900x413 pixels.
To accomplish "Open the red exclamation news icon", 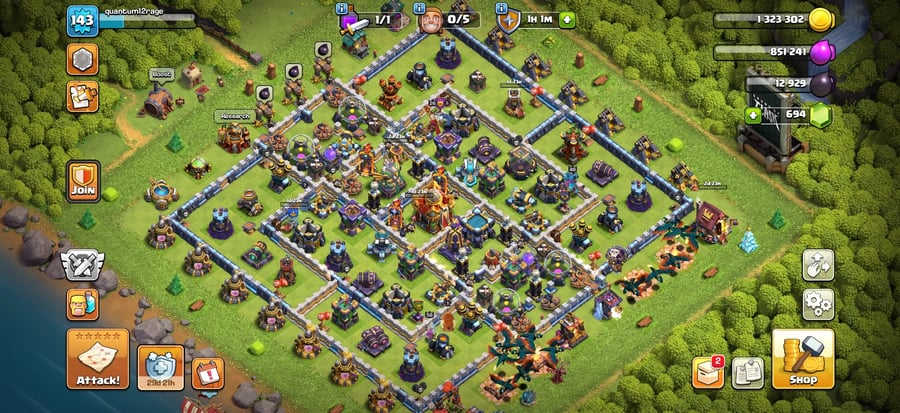I will tap(207, 372).
